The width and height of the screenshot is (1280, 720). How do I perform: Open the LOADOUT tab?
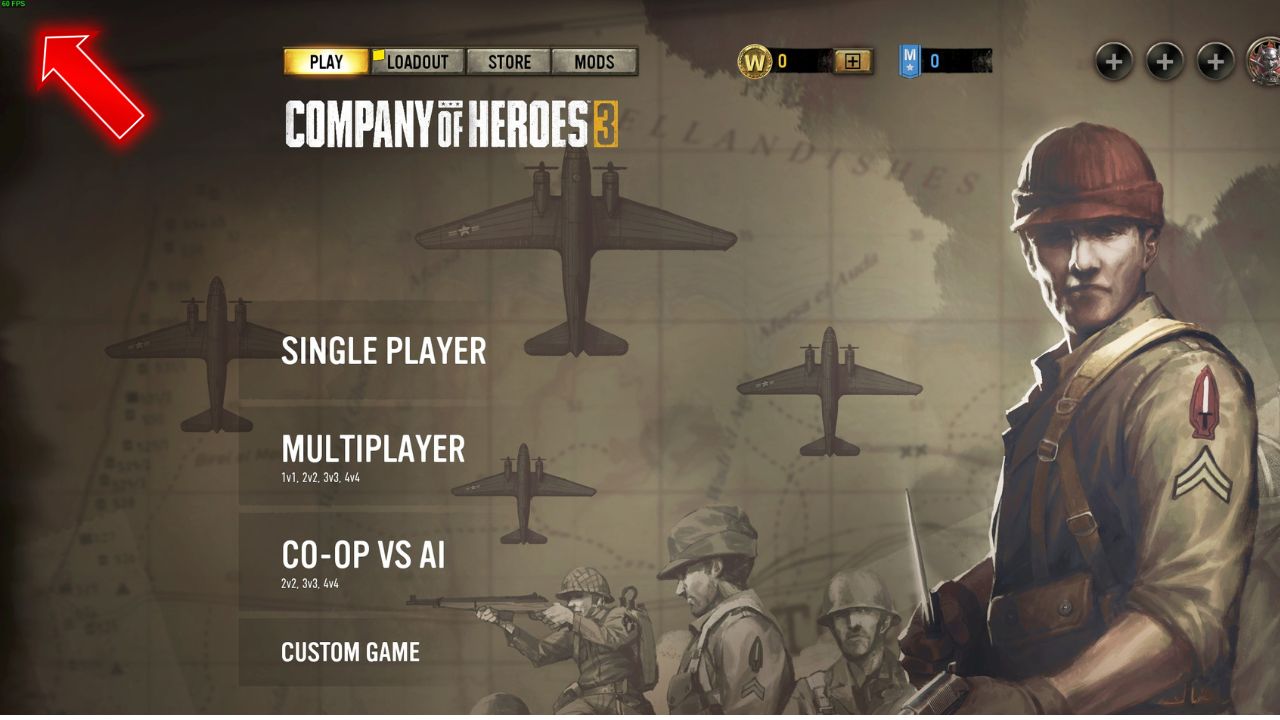coord(419,61)
